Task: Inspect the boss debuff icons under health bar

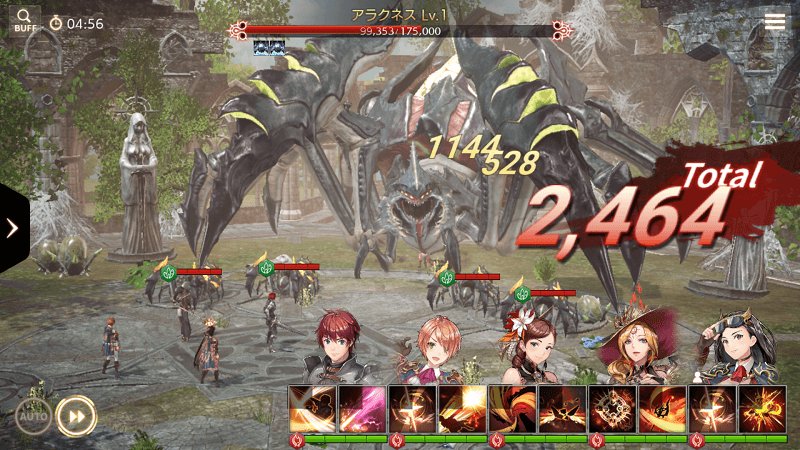Action: click(269, 46)
